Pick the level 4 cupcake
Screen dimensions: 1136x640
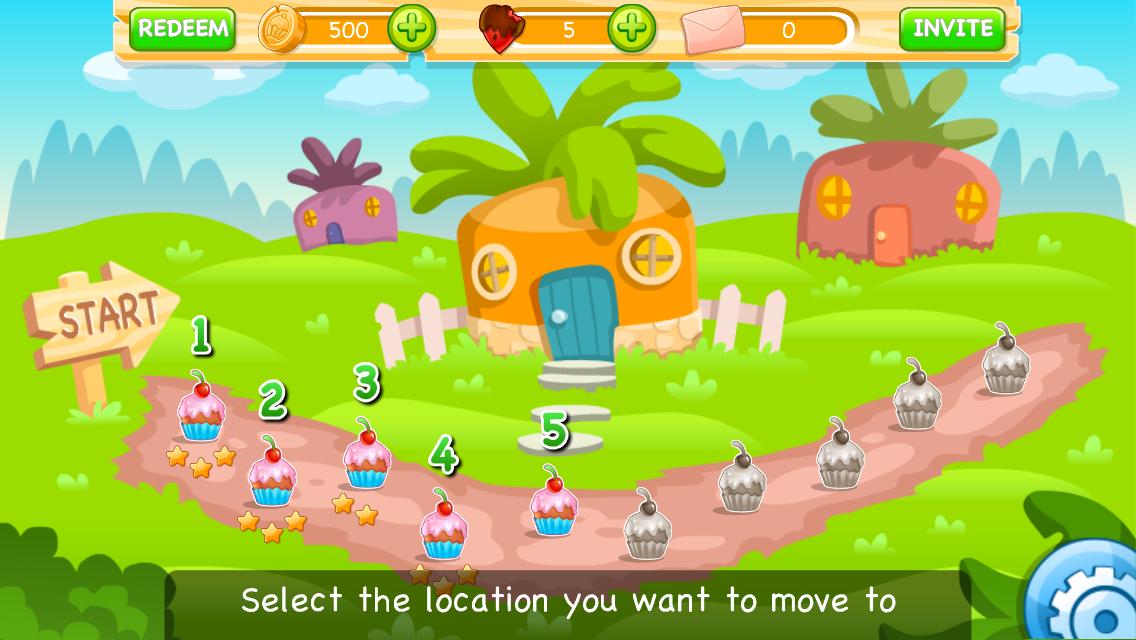tap(442, 527)
